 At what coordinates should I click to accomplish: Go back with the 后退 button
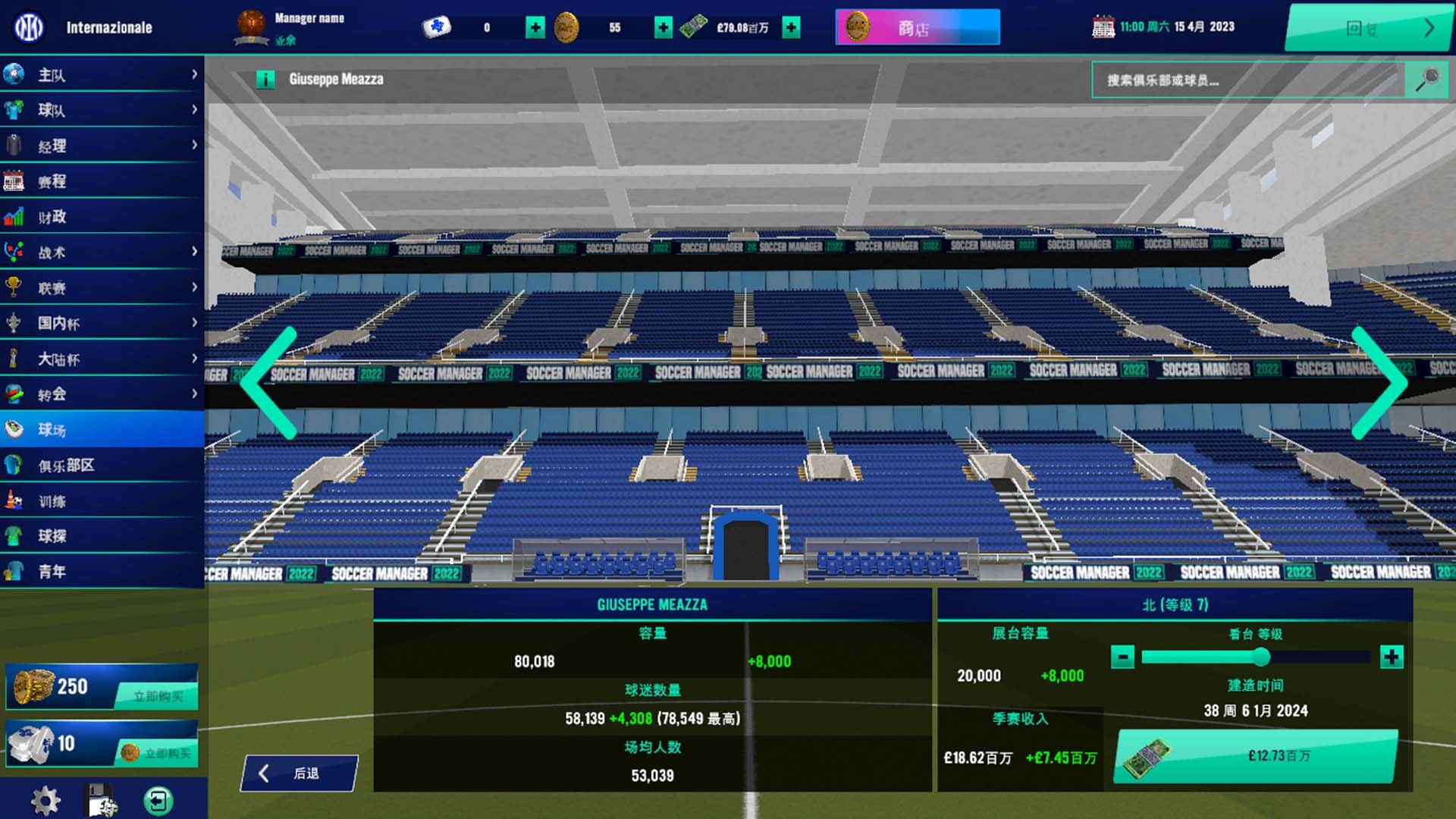click(299, 773)
